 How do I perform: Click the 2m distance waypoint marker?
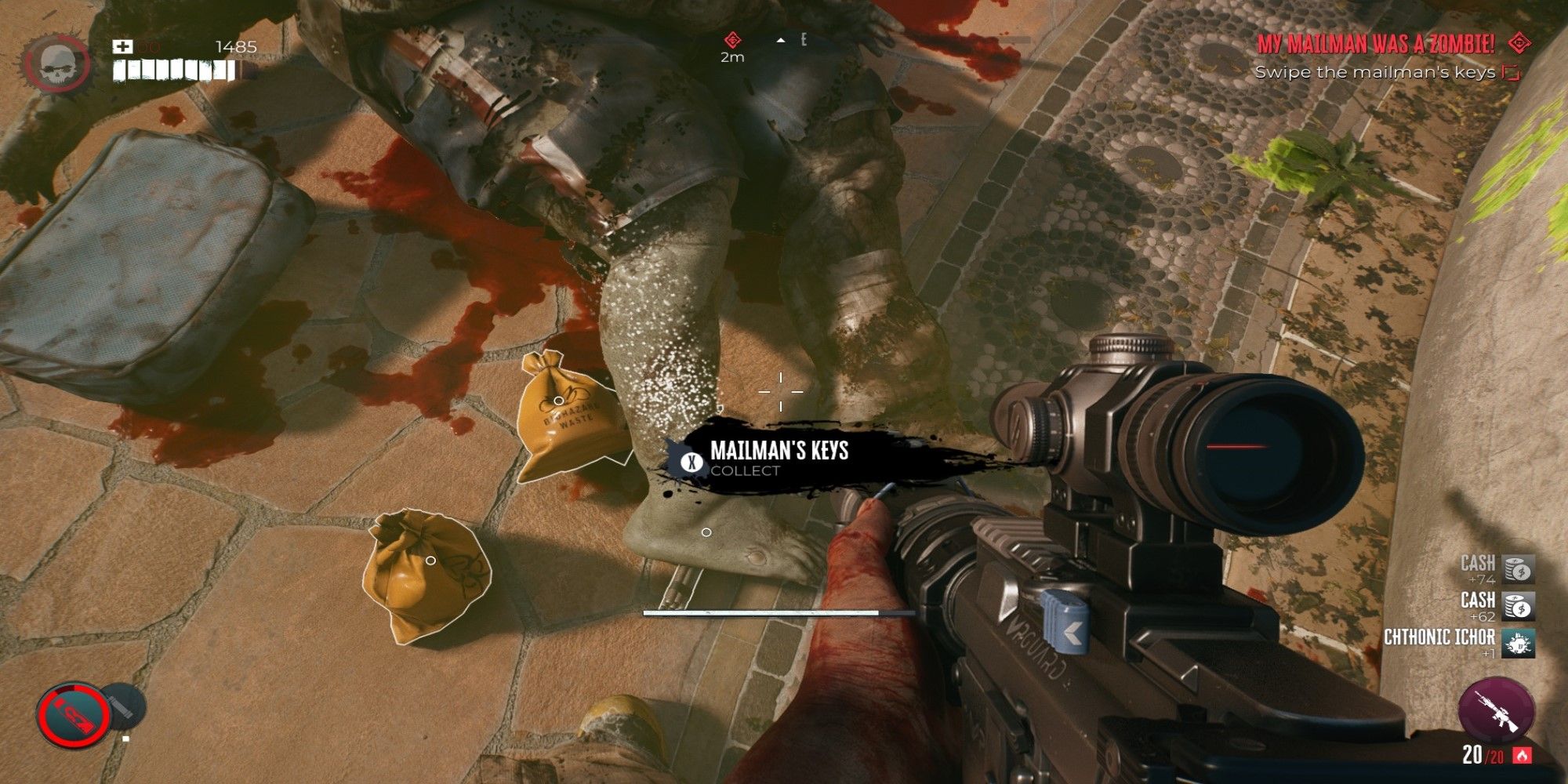[x=731, y=38]
